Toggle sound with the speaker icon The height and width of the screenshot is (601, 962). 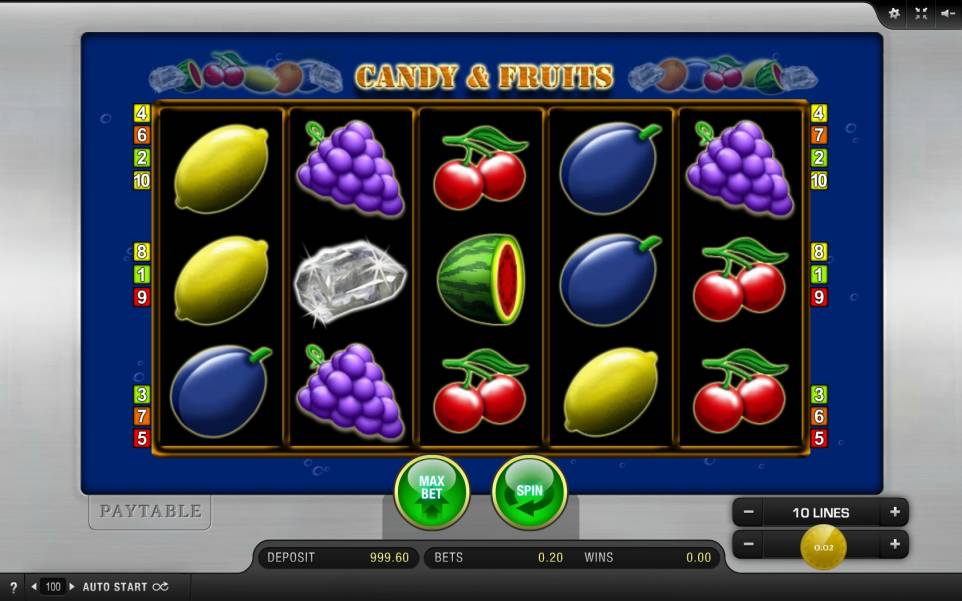tap(948, 13)
